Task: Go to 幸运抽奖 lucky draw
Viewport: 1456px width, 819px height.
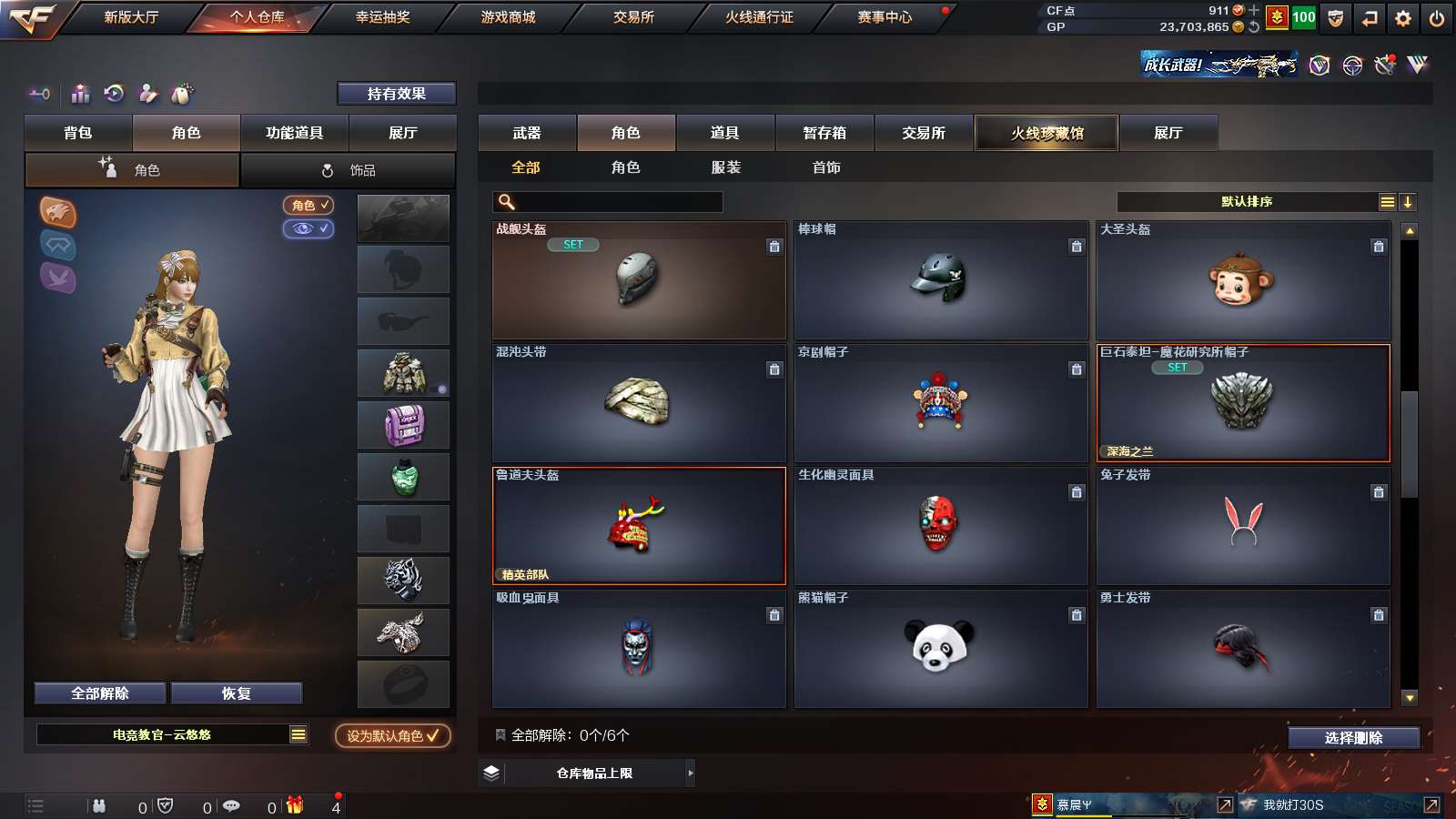Action: click(382, 17)
